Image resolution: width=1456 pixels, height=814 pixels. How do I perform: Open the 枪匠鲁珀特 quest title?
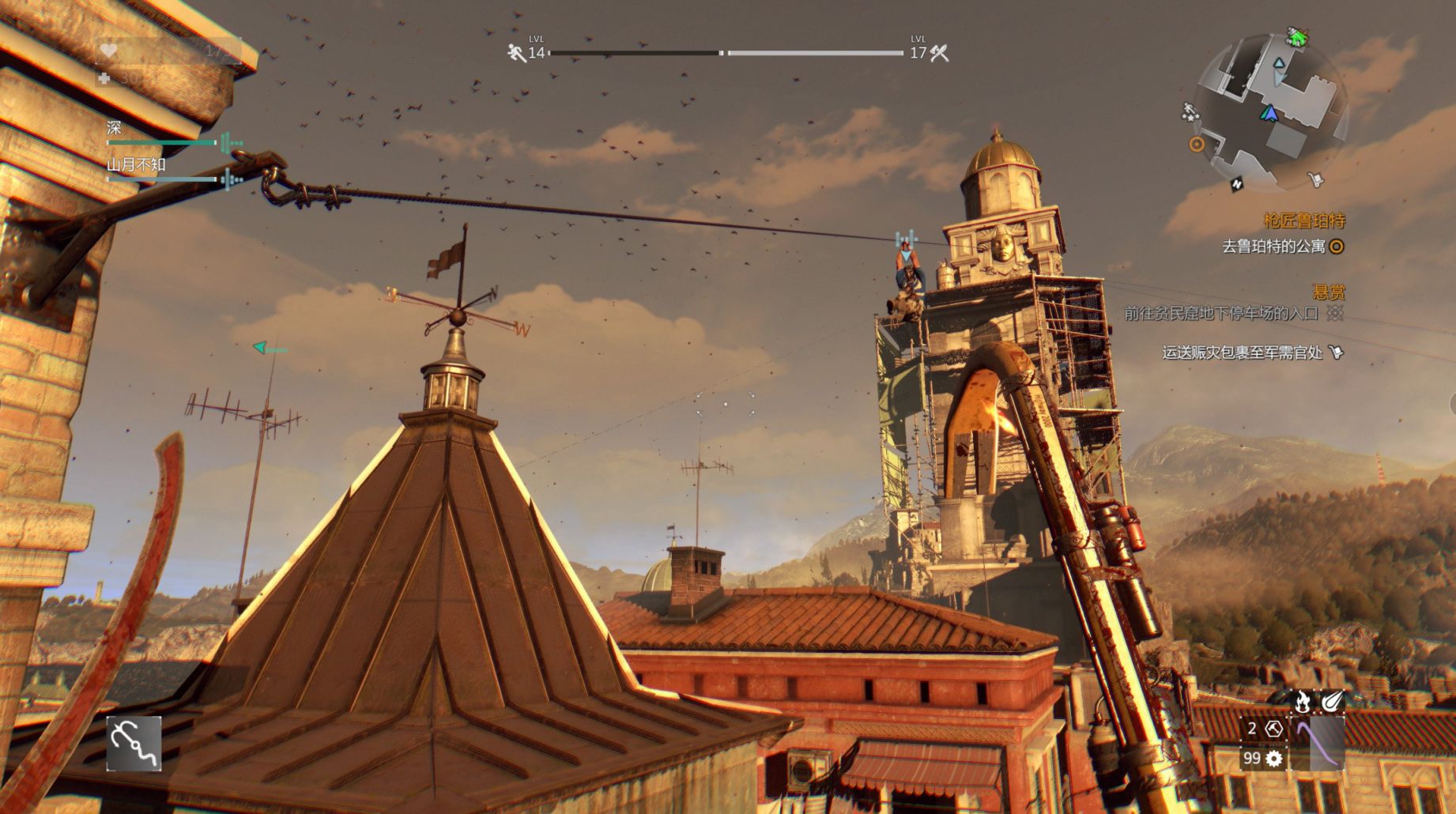click(1303, 220)
